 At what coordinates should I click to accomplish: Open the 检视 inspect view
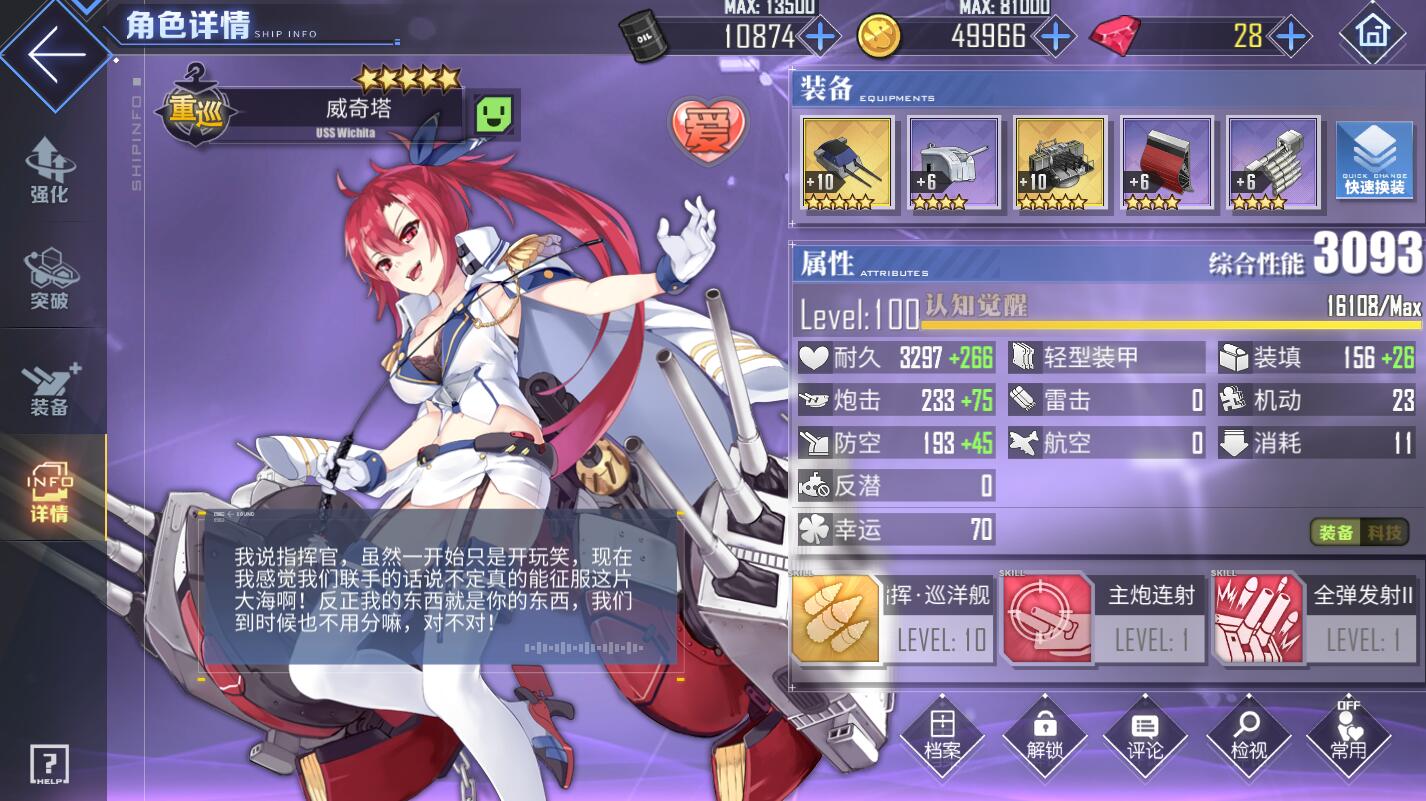point(1248,737)
